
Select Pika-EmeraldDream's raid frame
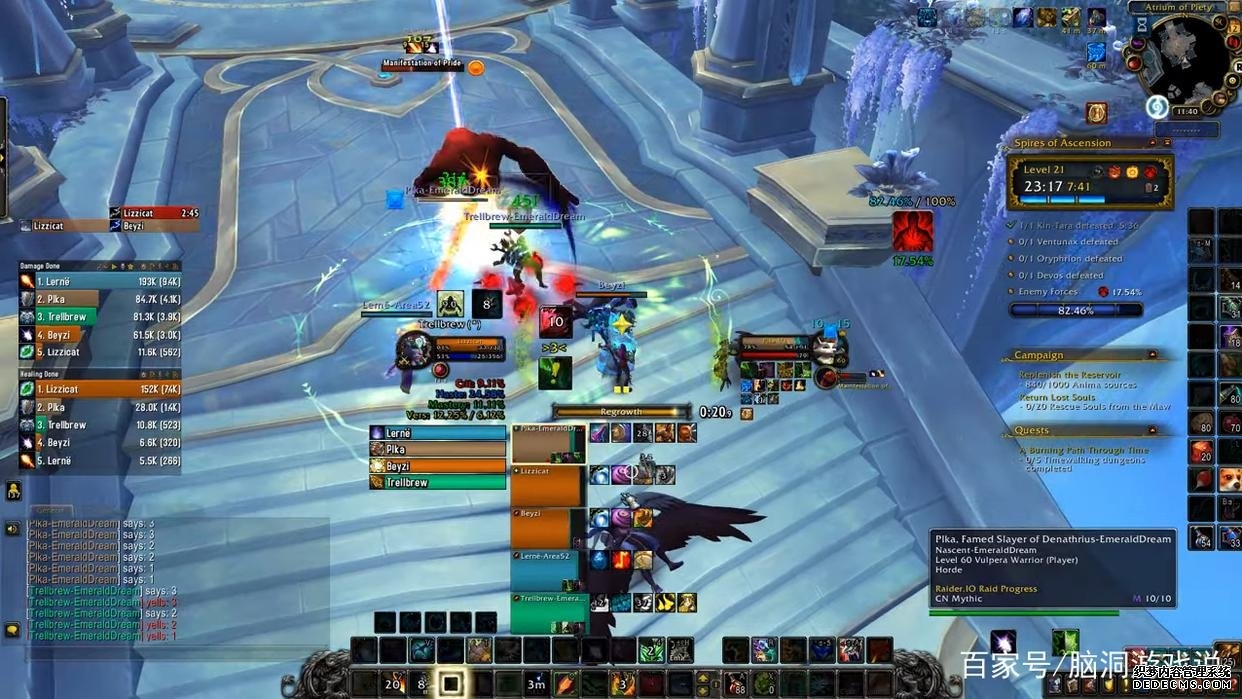[x=547, y=443]
